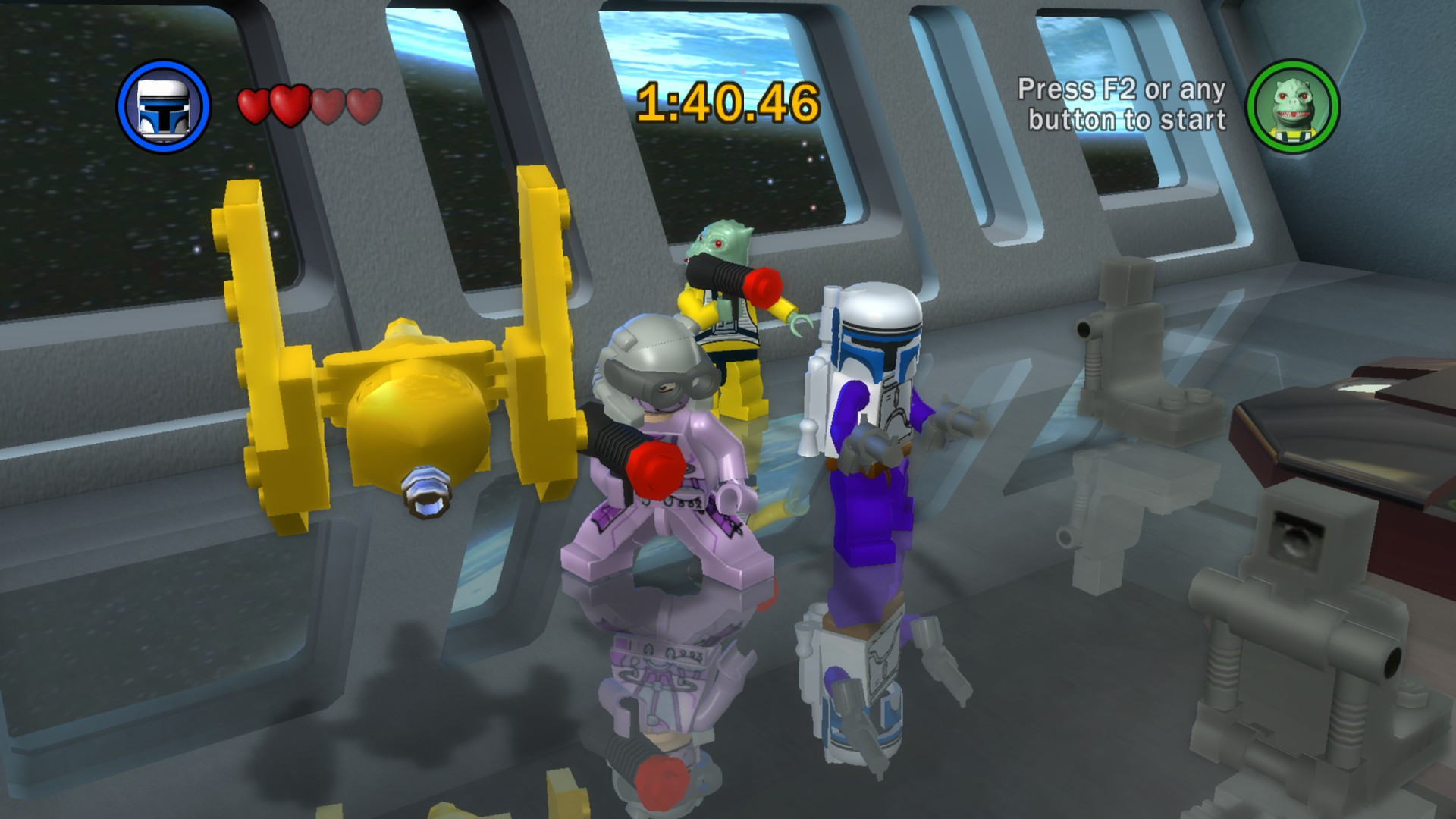Click the first full red heart
This screenshot has width=1456, height=819.
(x=253, y=104)
